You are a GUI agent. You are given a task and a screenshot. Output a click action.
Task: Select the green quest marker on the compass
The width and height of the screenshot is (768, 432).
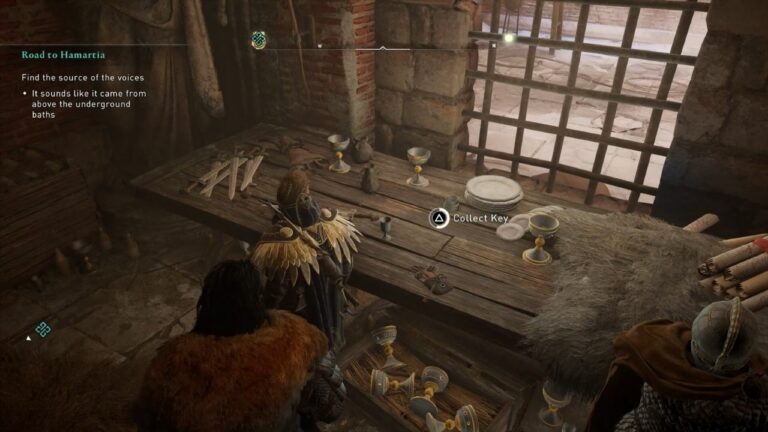[x=258, y=41]
